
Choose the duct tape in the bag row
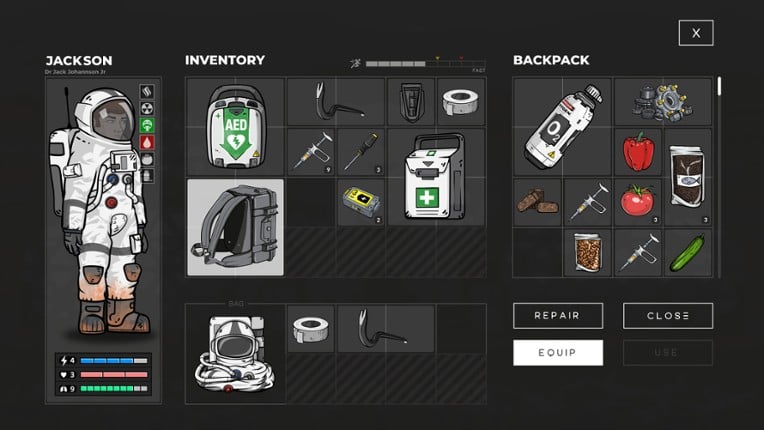tap(311, 329)
